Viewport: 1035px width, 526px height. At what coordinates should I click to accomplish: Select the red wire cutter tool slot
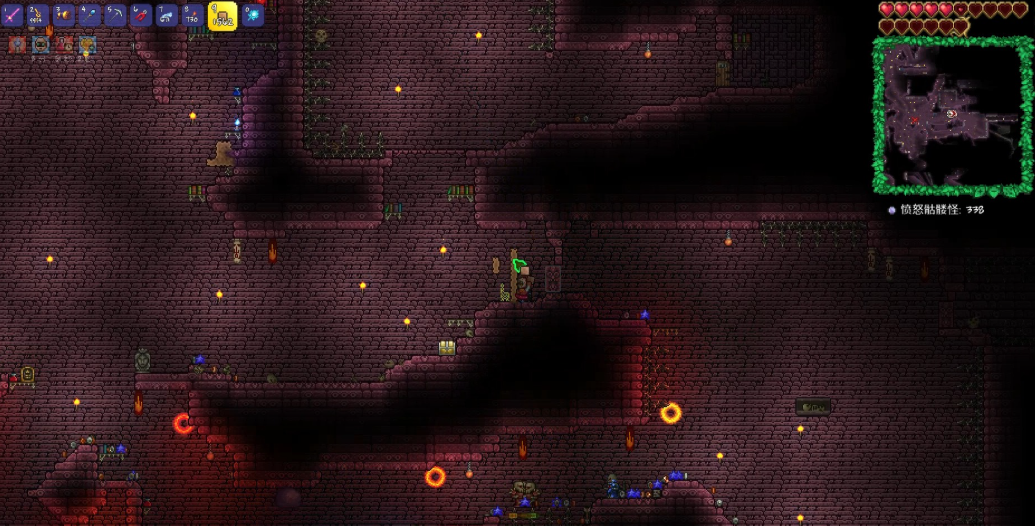pyautogui.click(x=142, y=15)
